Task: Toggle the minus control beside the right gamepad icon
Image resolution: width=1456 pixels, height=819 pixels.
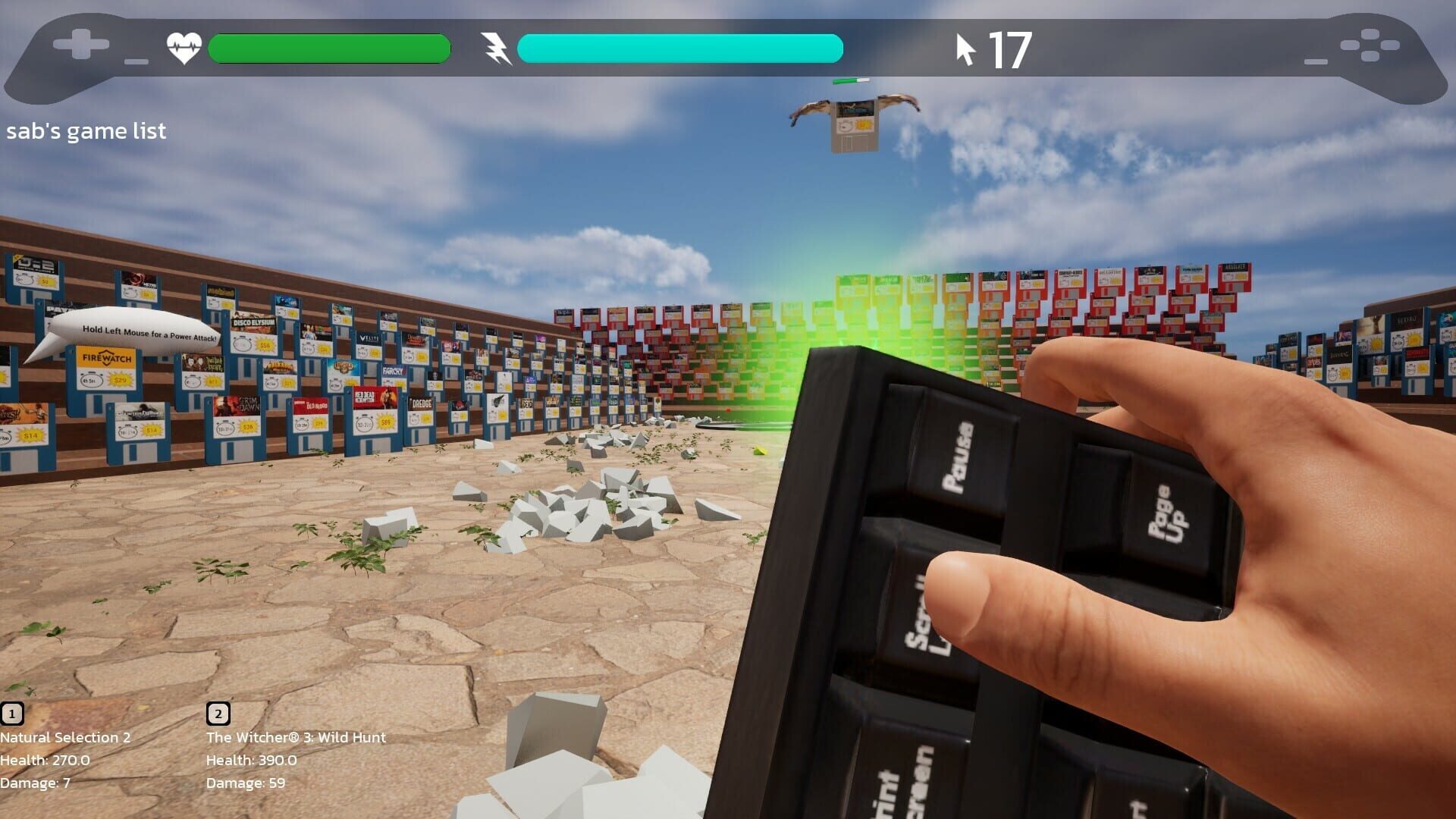Action: (1315, 63)
